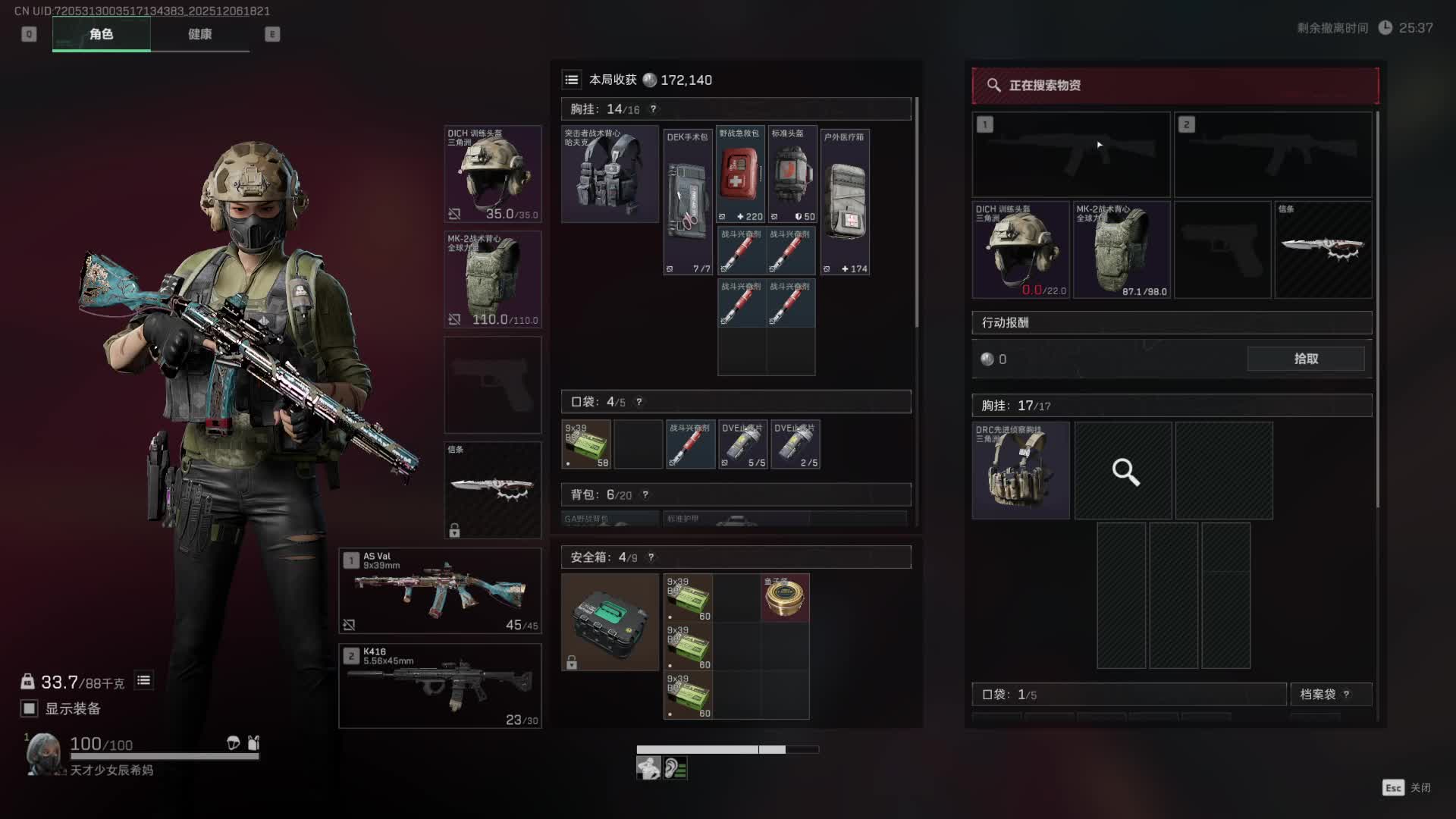The height and width of the screenshot is (819, 1456).
Task: Select the AS Val weapon slot
Action: tap(440, 591)
